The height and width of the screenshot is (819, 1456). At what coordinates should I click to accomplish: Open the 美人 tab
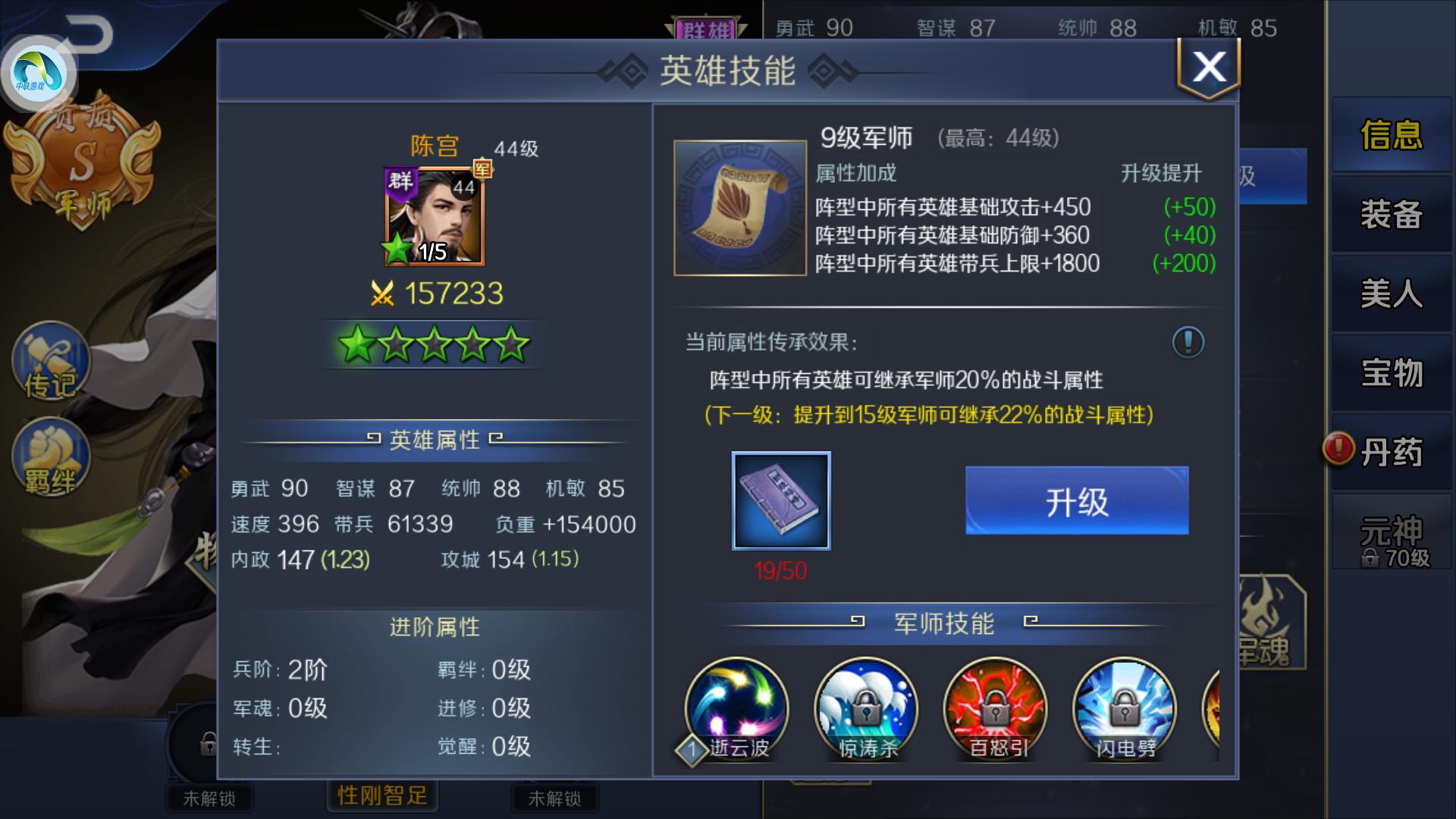pyautogui.click(x=1392, y=294)
